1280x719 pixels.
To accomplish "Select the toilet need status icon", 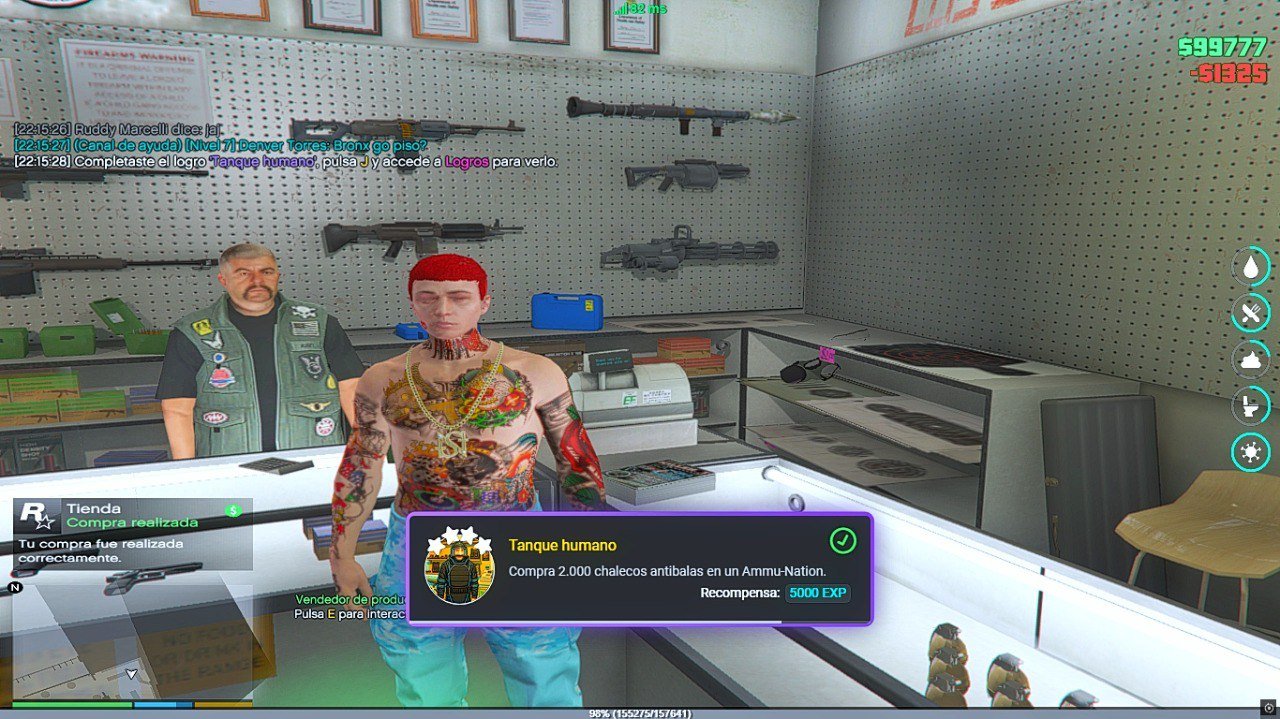I will point(1250,405).
